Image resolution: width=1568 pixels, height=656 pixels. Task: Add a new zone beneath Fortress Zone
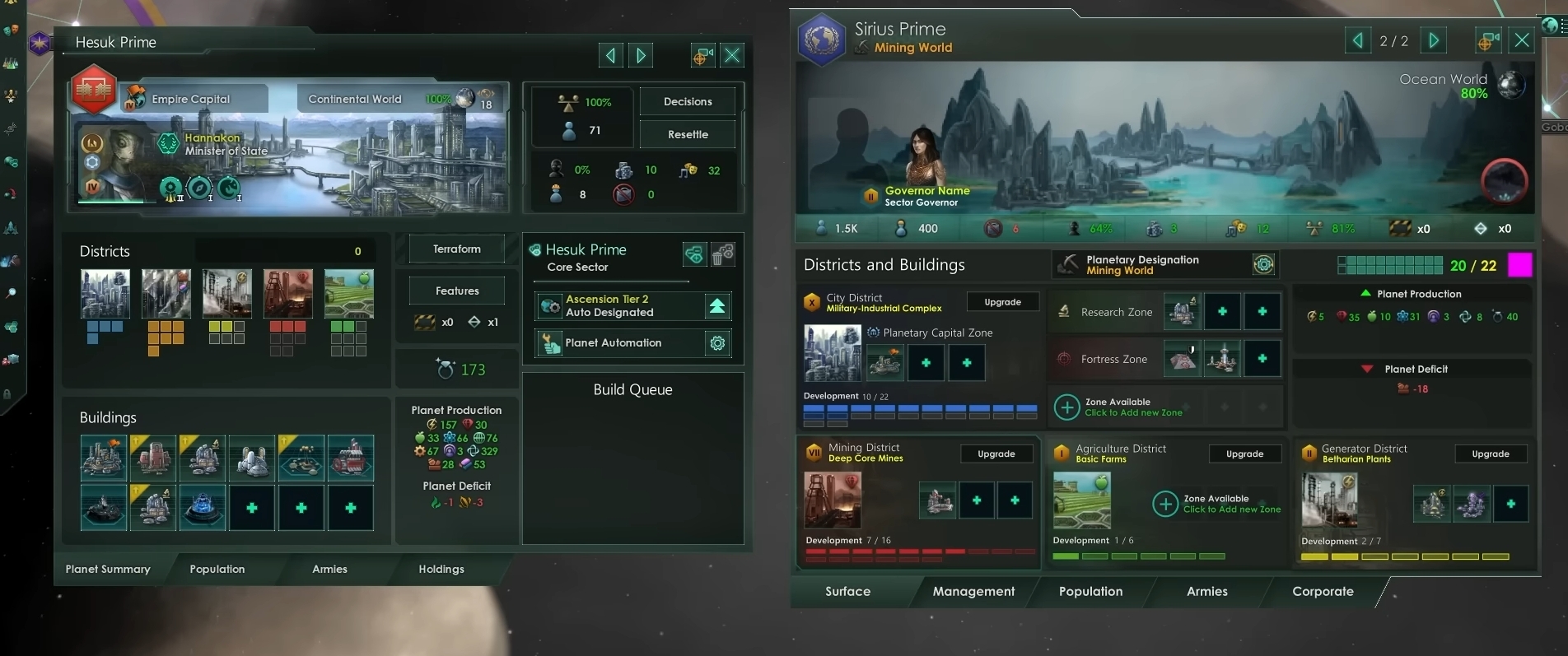coord(1067,407)
